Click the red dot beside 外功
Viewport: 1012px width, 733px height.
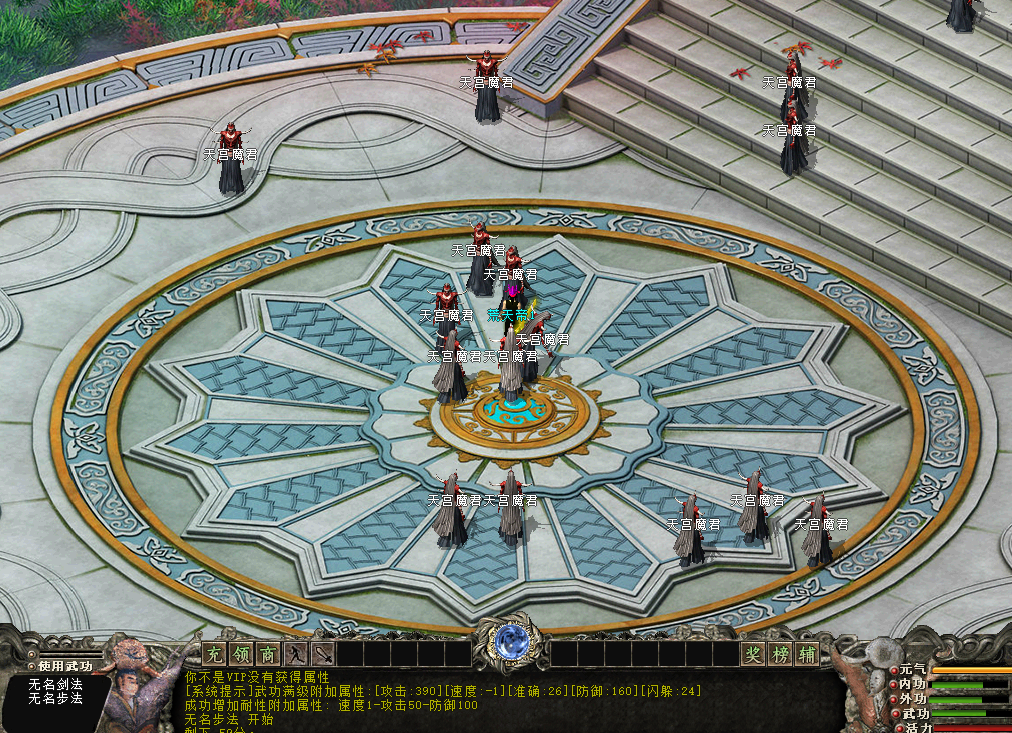coord(894,699)
